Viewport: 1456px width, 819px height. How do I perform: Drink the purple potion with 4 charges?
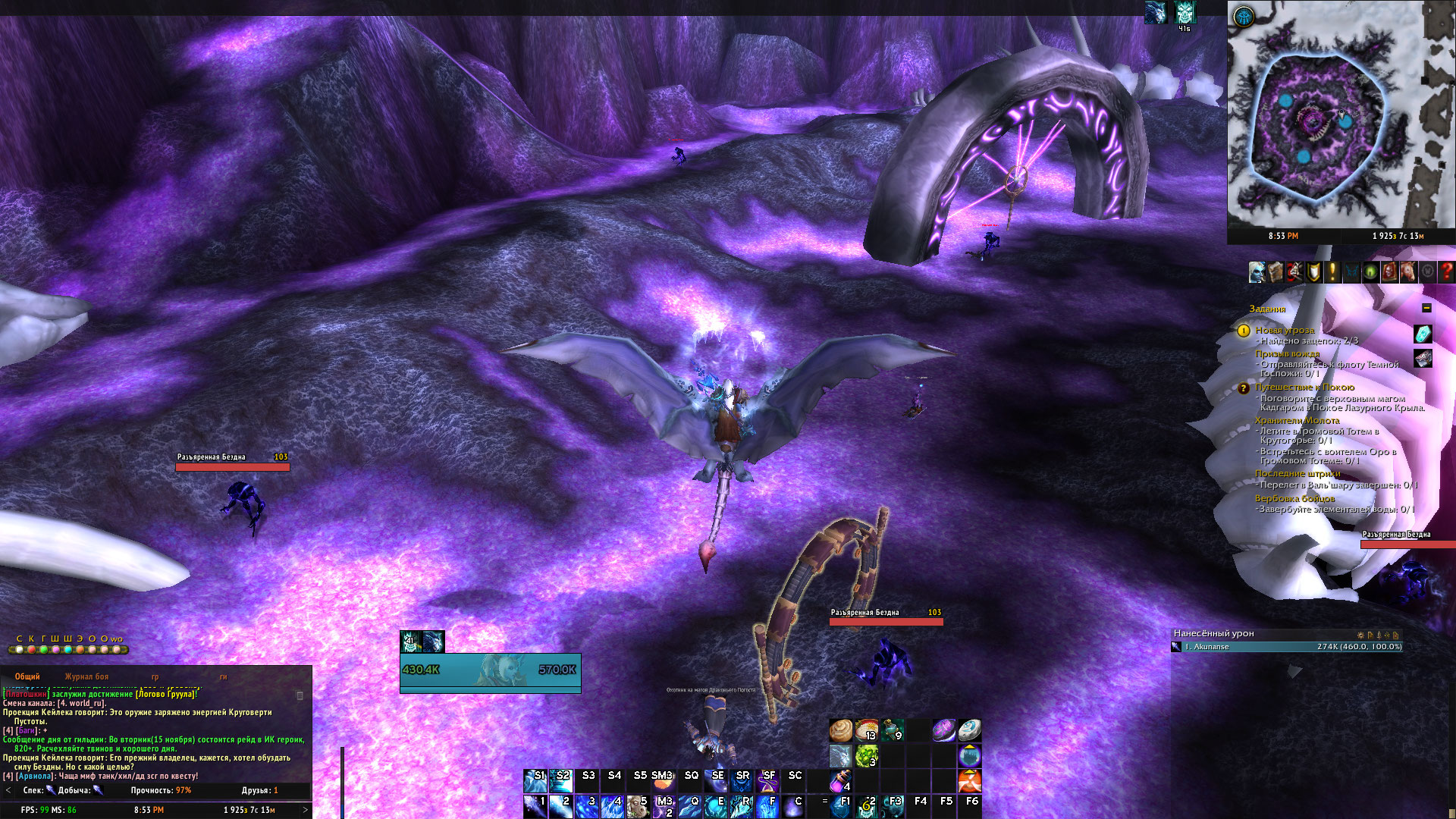click(x=840, y=781)
